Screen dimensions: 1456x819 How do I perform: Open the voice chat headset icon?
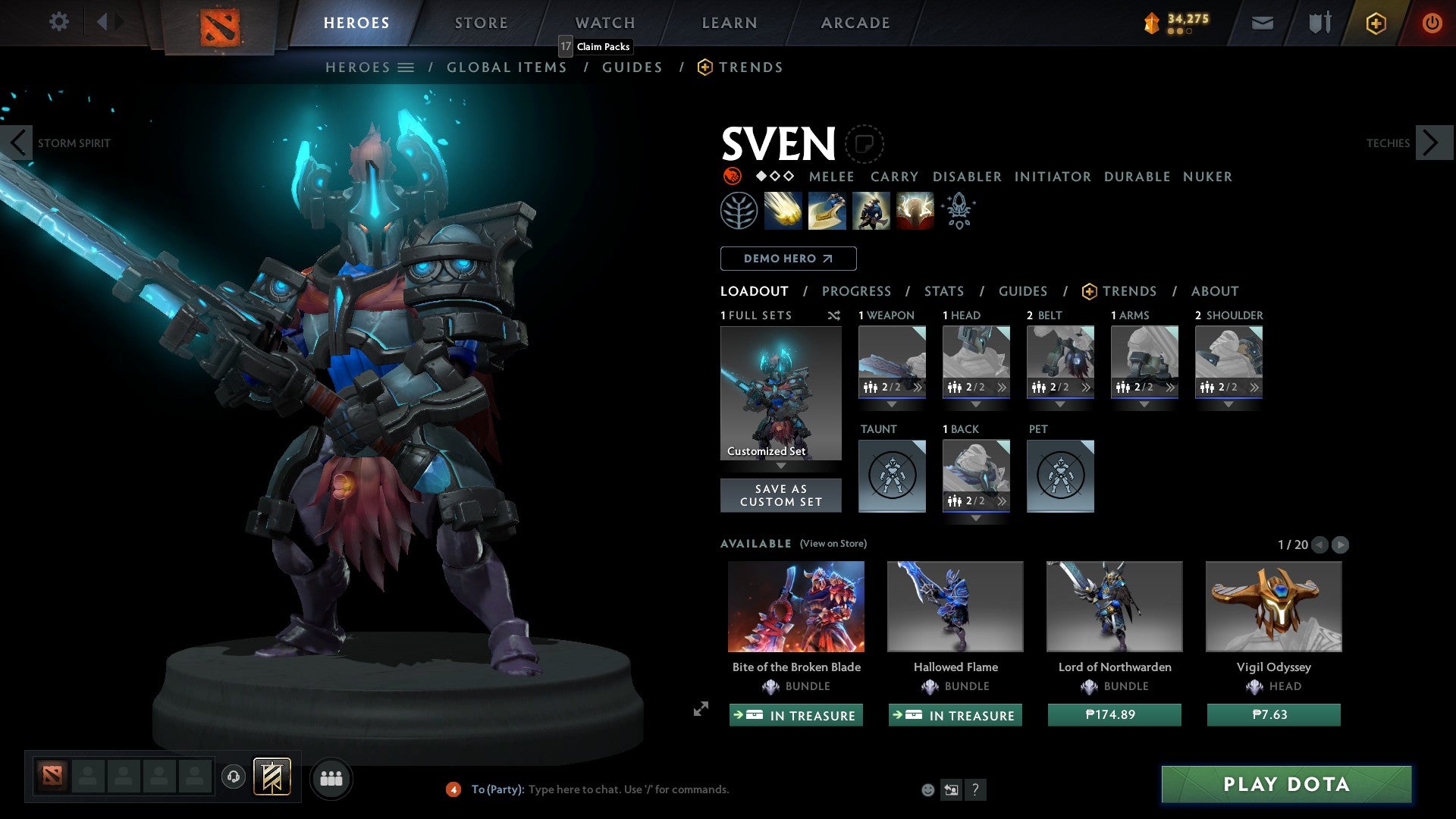[233, 778]
